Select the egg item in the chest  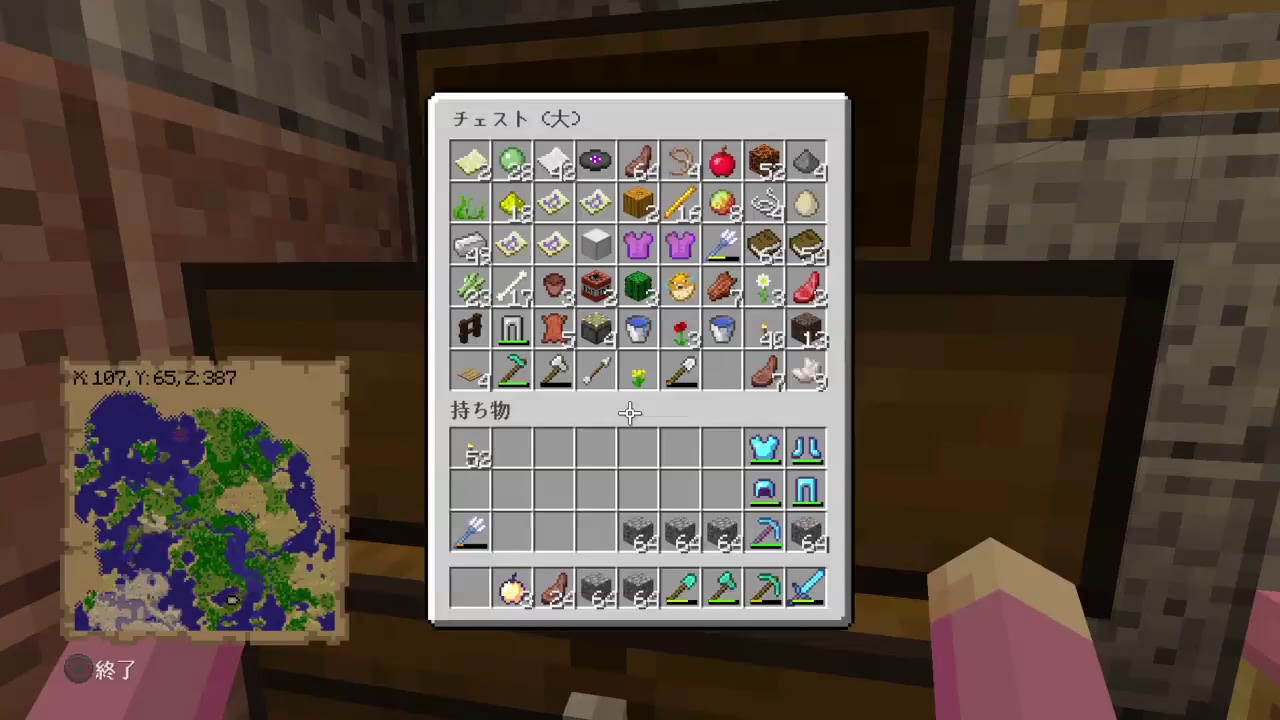[x=807, y=205]
